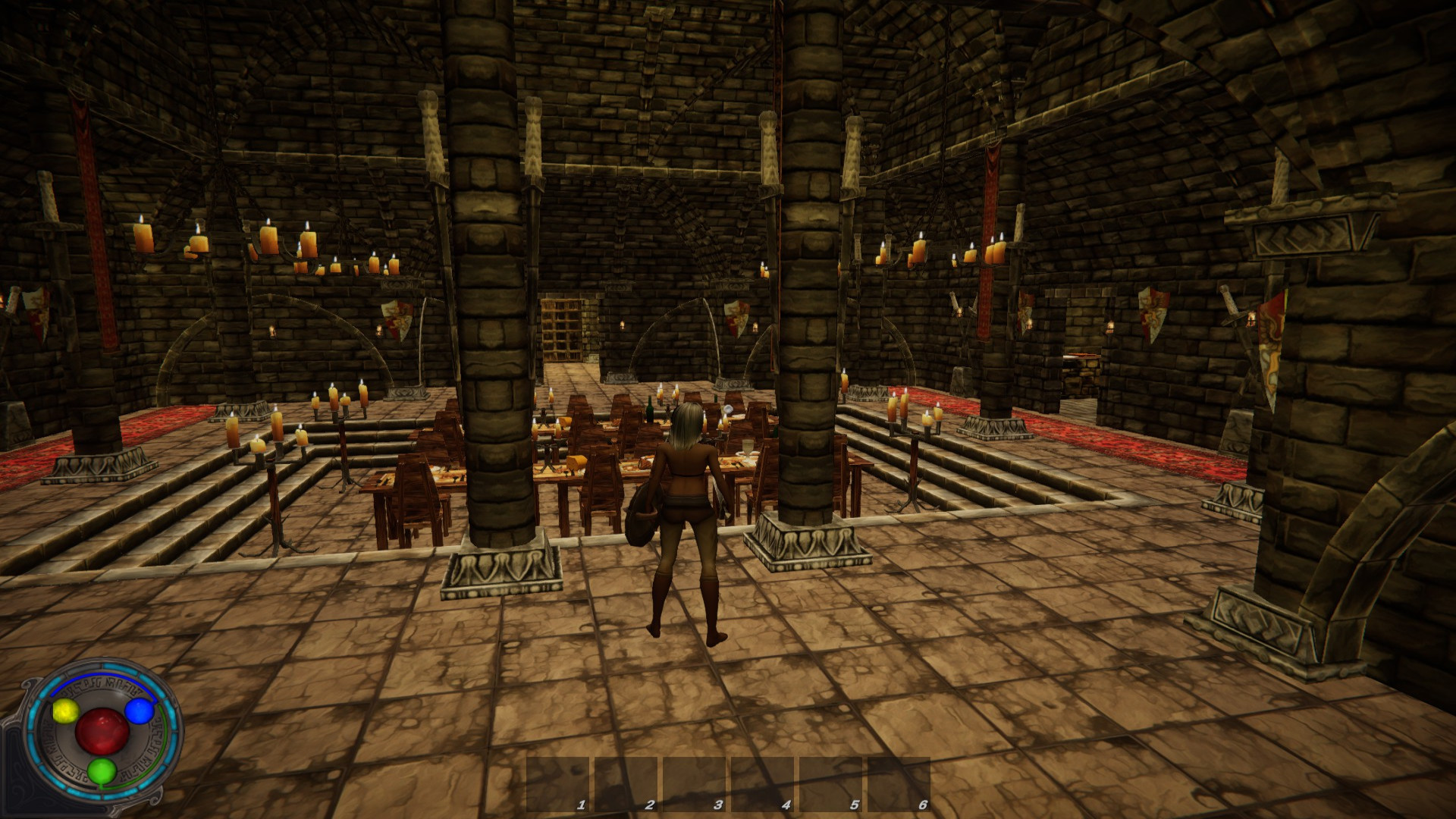Select the green gem on the HUD orb
This screenshot has width=1456, height=819.
click(x=102, y=771)
